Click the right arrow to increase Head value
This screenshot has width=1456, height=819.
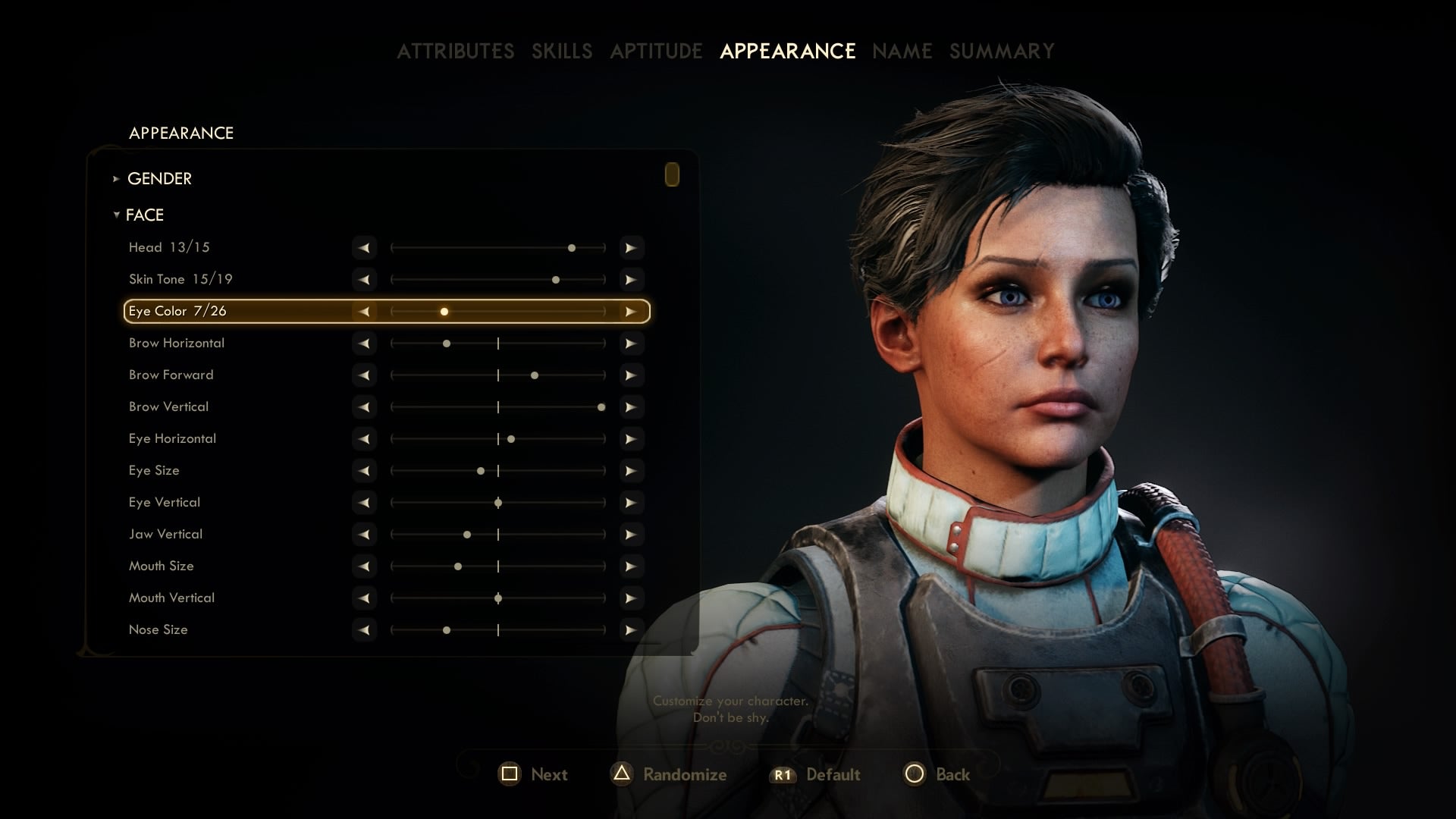coord(632,247)
